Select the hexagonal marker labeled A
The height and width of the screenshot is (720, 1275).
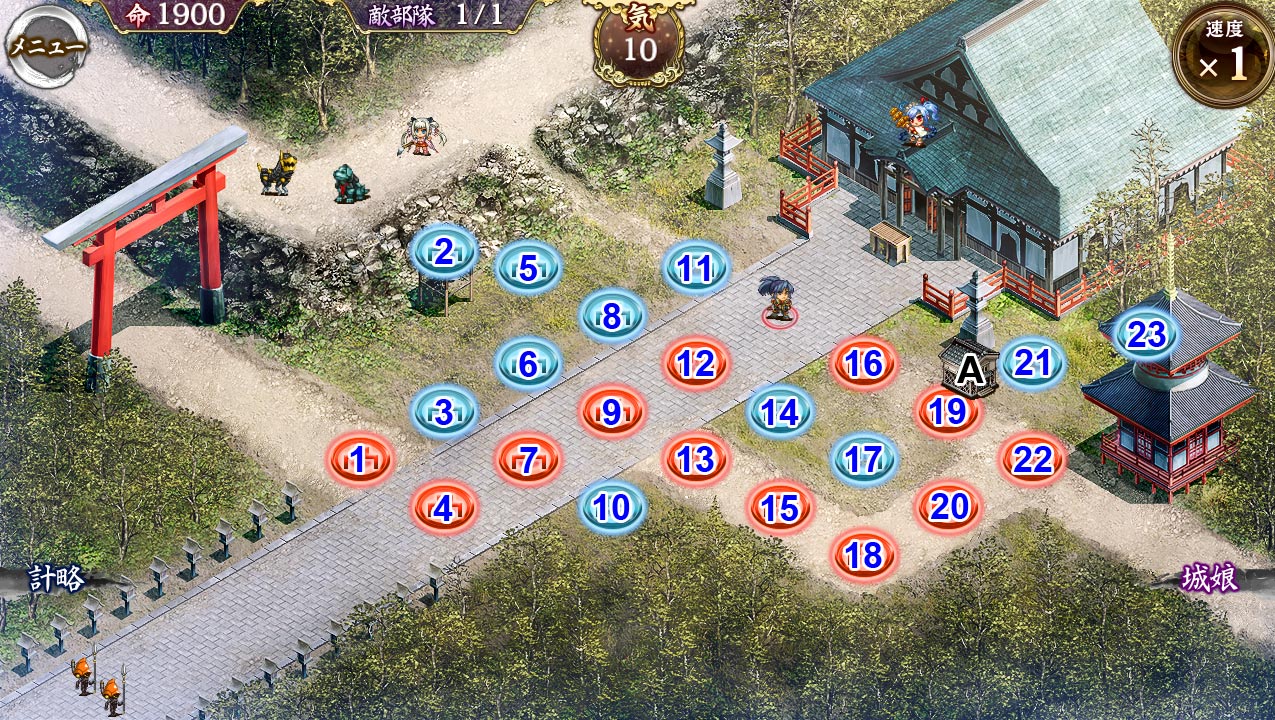point(969,371)
